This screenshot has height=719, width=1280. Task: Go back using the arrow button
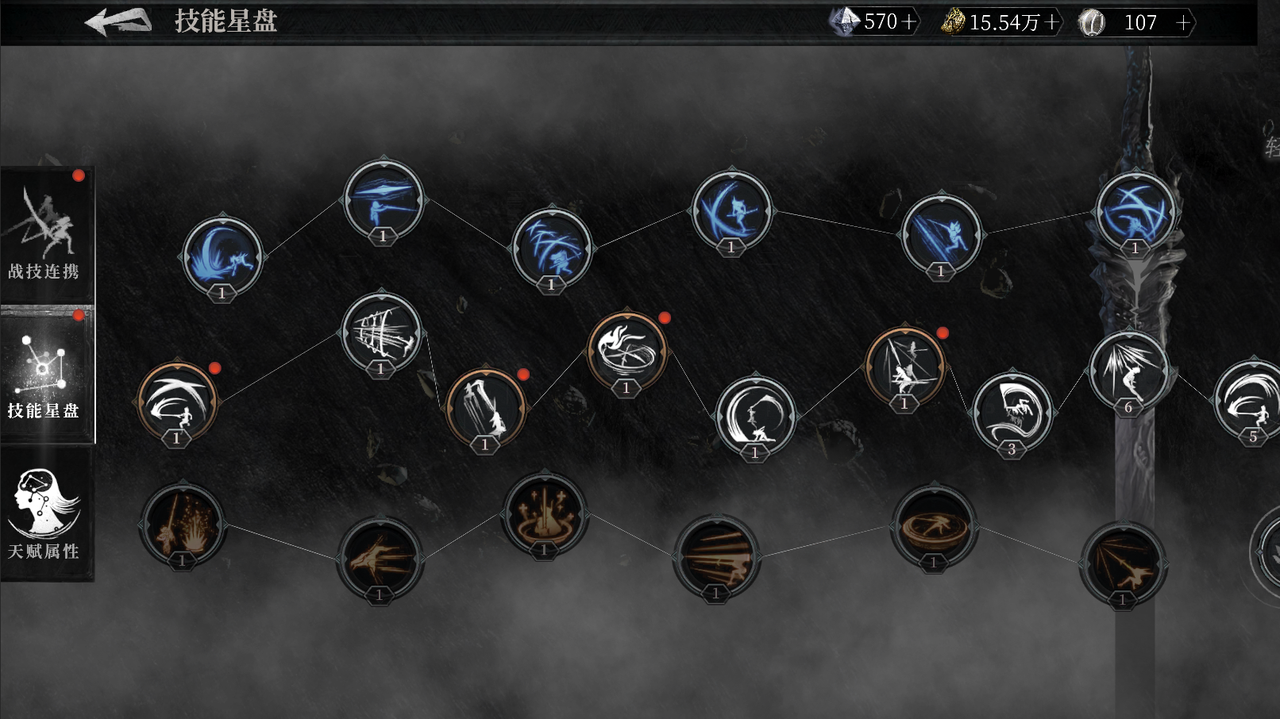click(x=118, y=21)
